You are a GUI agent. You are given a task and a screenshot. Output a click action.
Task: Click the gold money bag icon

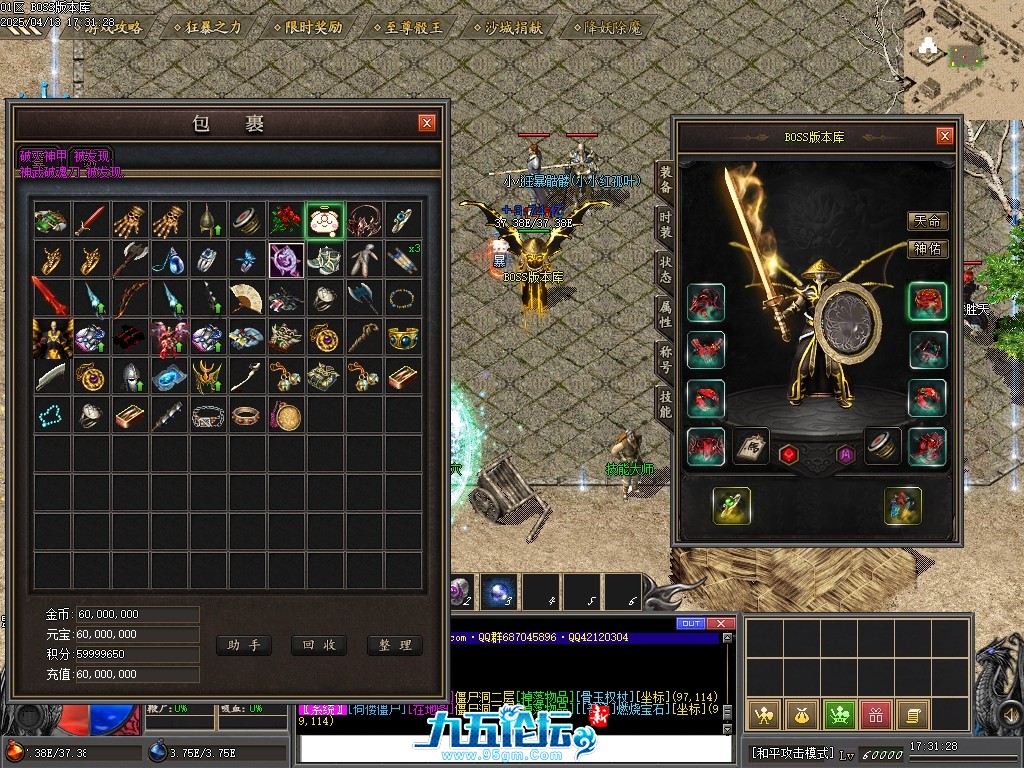click(801, 715)
